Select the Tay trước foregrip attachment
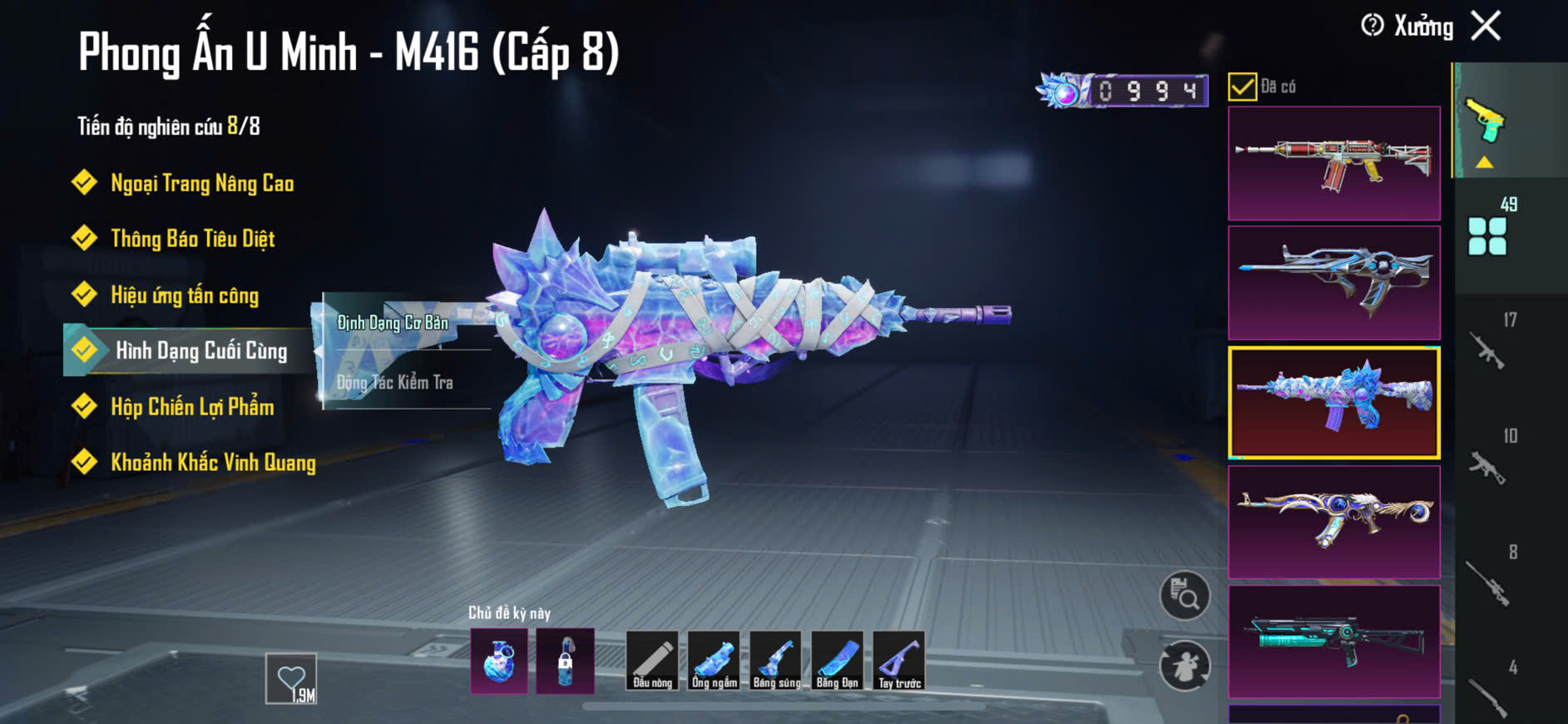The image size is (1568, 724). (x=899, y=661)
